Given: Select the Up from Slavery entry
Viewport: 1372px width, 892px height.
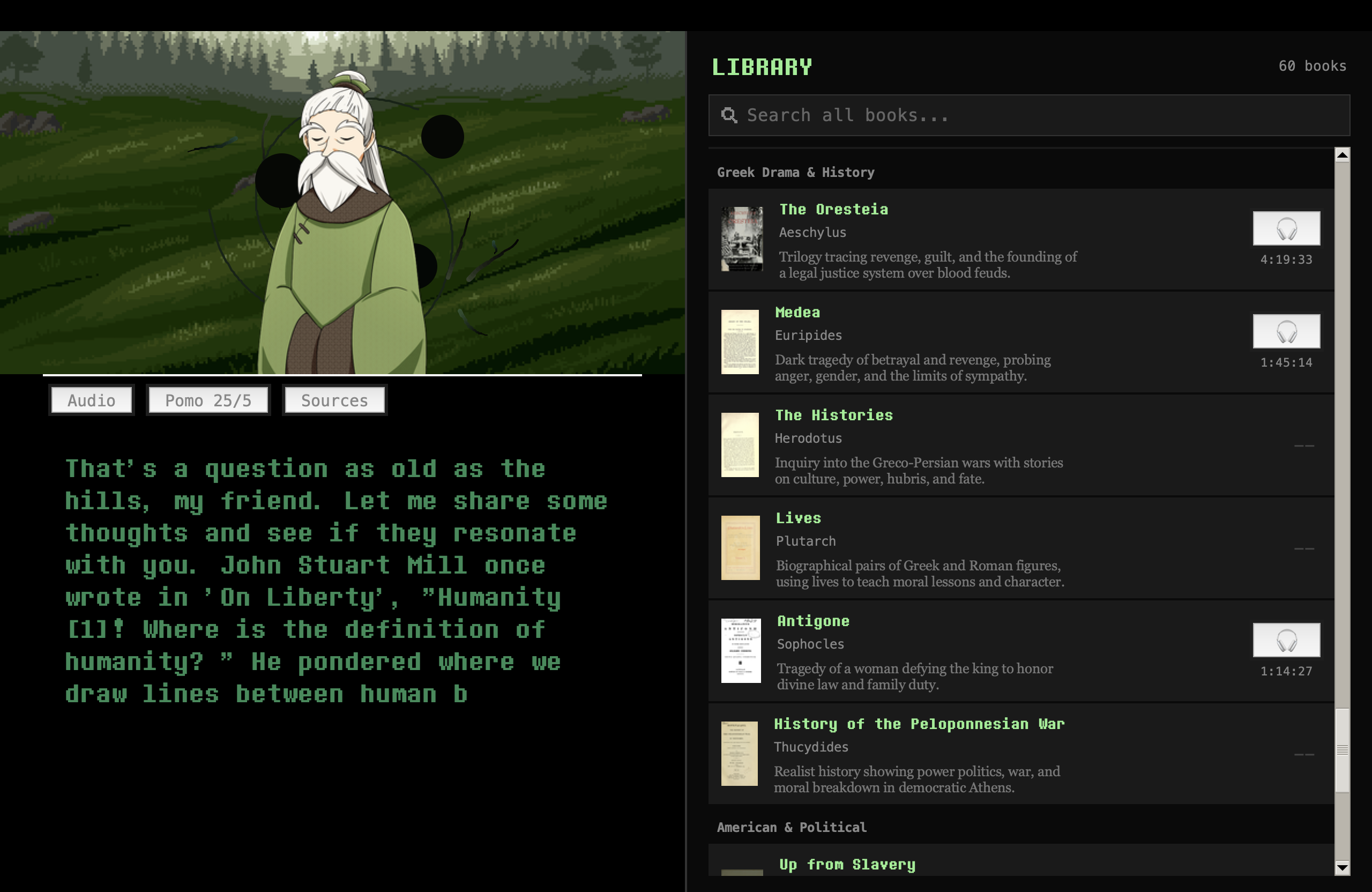Looking at the screenshot, I should tap(846, 864).
